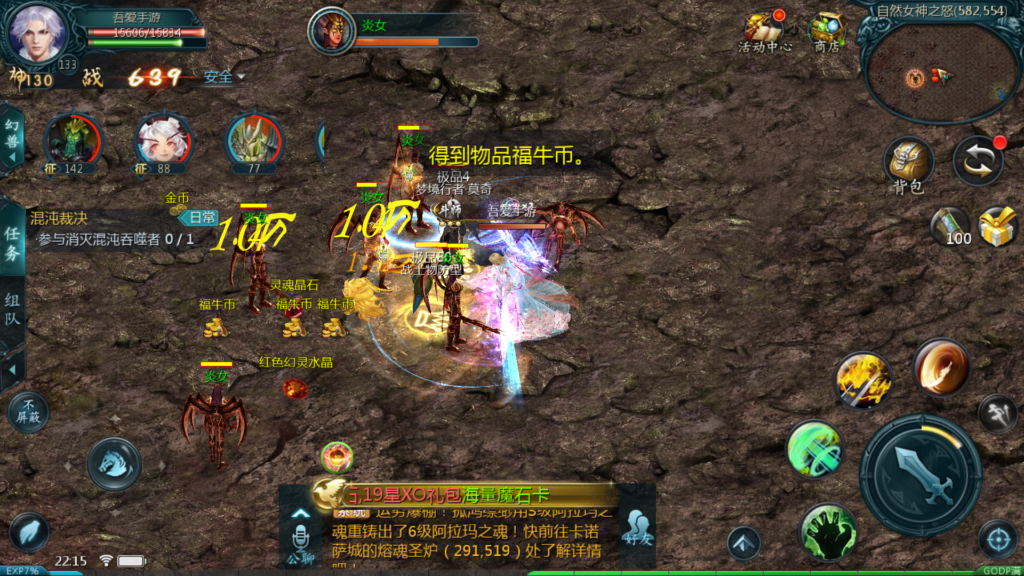The image size is (1024, 576).
Task: Cast the orange swirling feather skill
Action: coord(941,366)
